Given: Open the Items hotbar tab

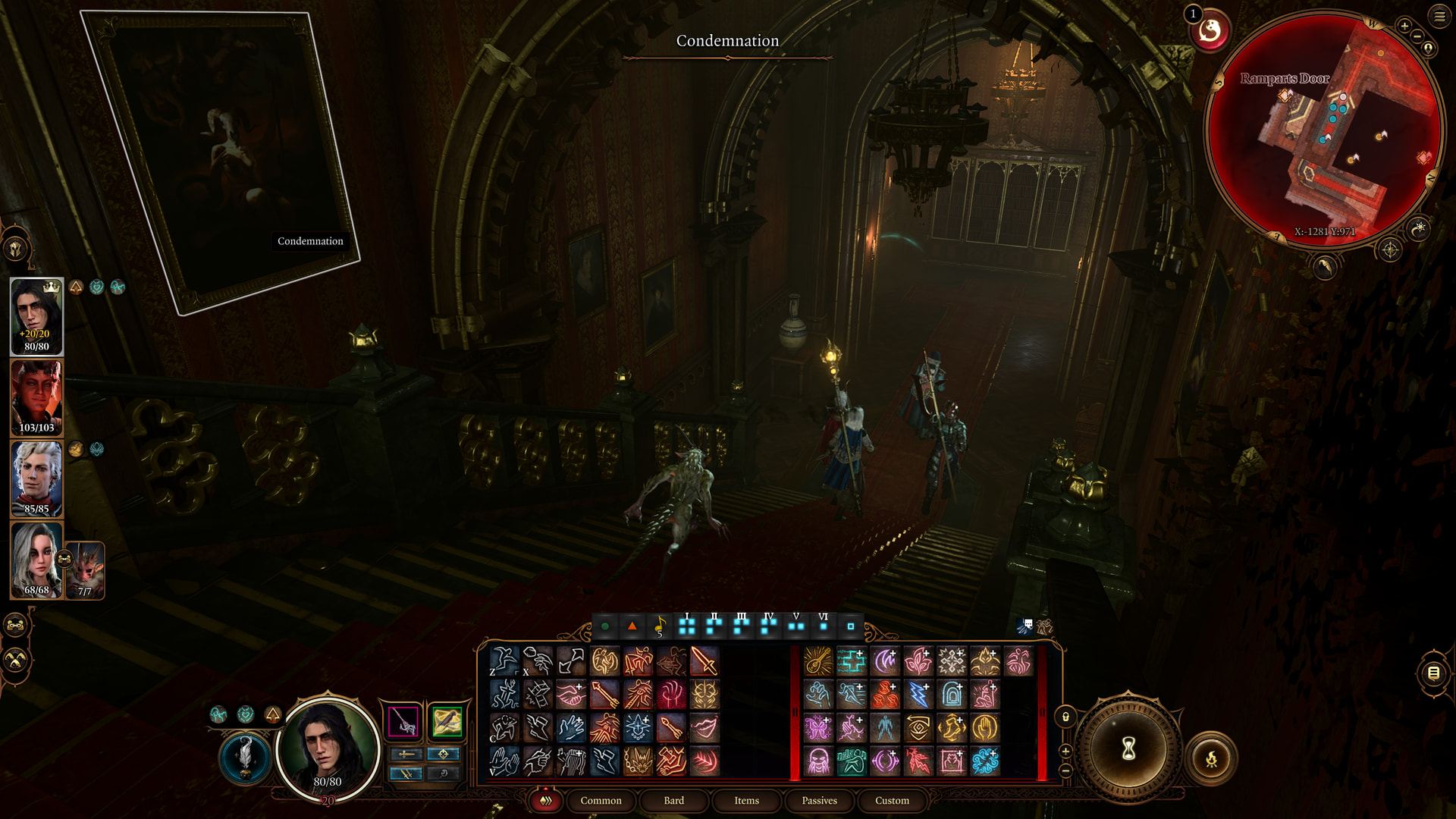Looking at the screenshot, I should [x=746, y=800].
